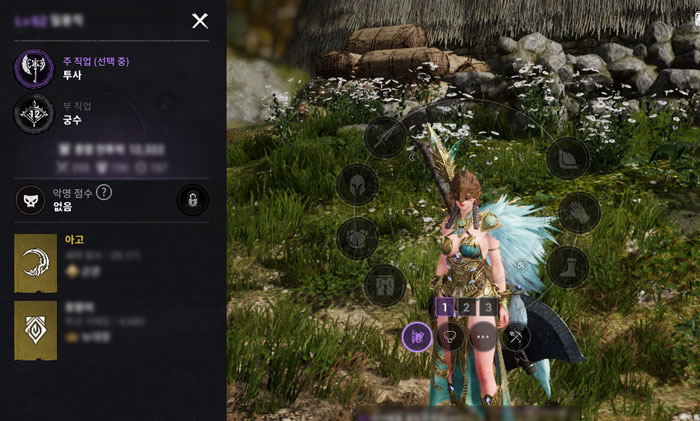This screenshot has width=700, height=421.
Task: Open the chest armor equipment slot
Action: click(x=357, y=238)
